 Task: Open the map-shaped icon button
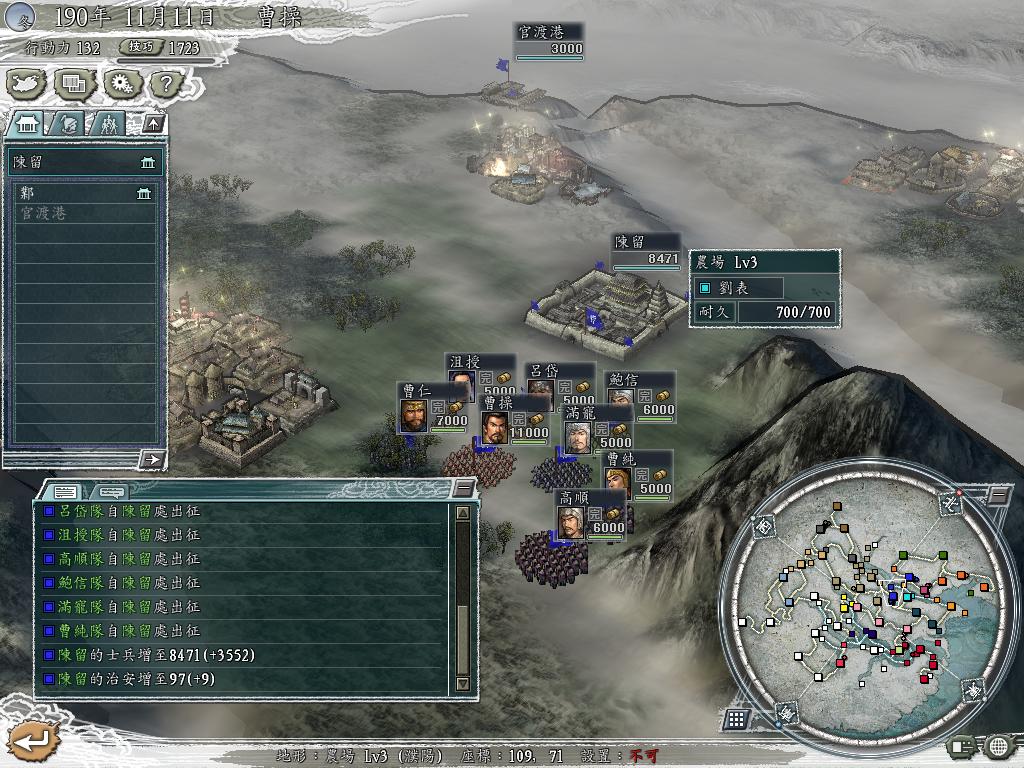pyautogui.click(x=27, y=83)
